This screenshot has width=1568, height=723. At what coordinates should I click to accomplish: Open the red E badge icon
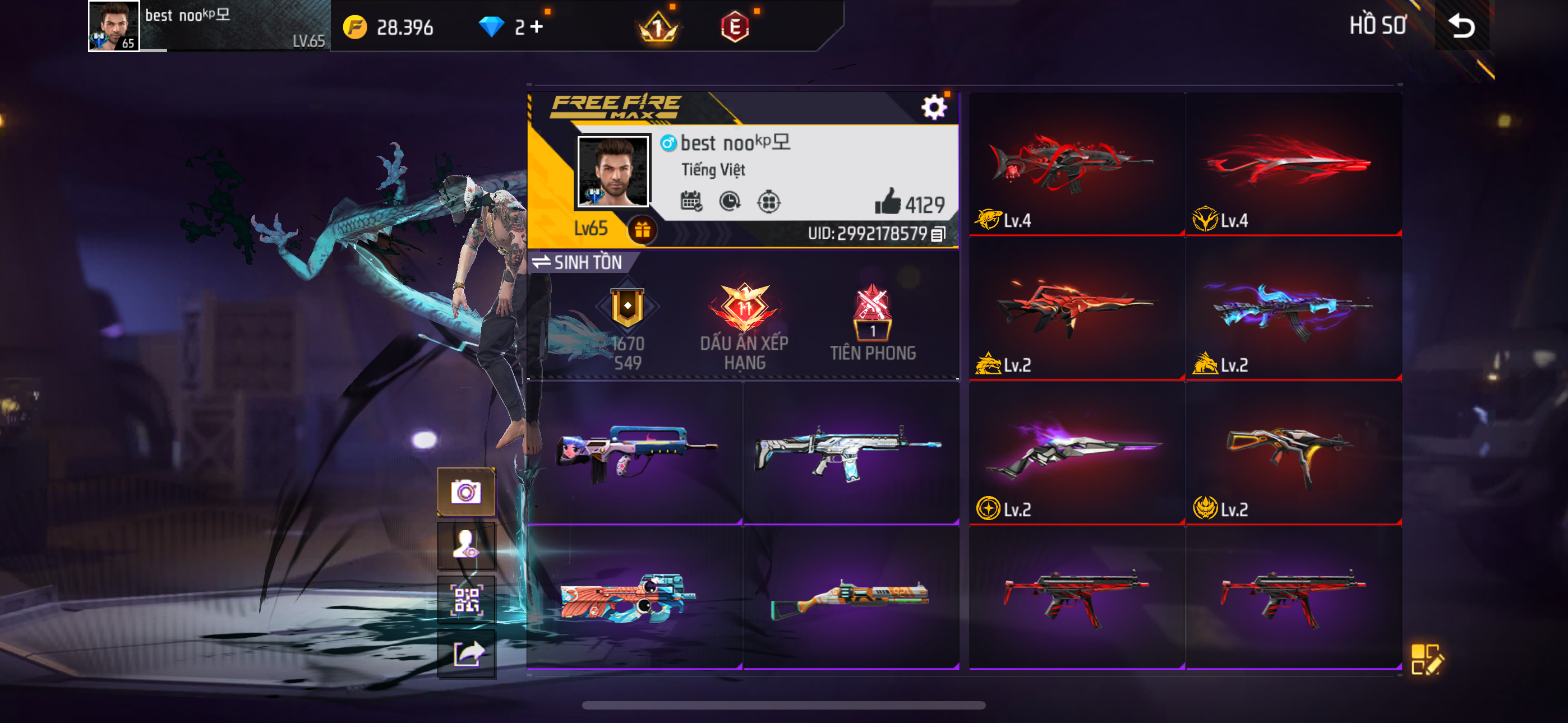coord(735,27)
